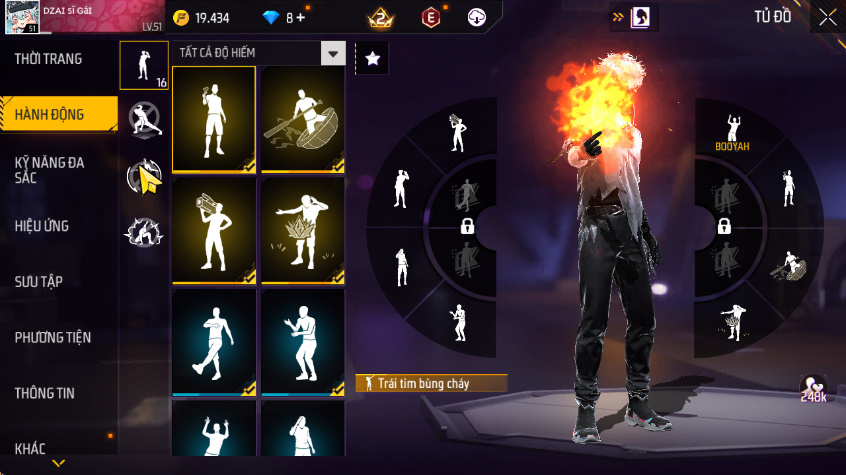Click the BOOYAH emote wheel slot

[732, 130]
